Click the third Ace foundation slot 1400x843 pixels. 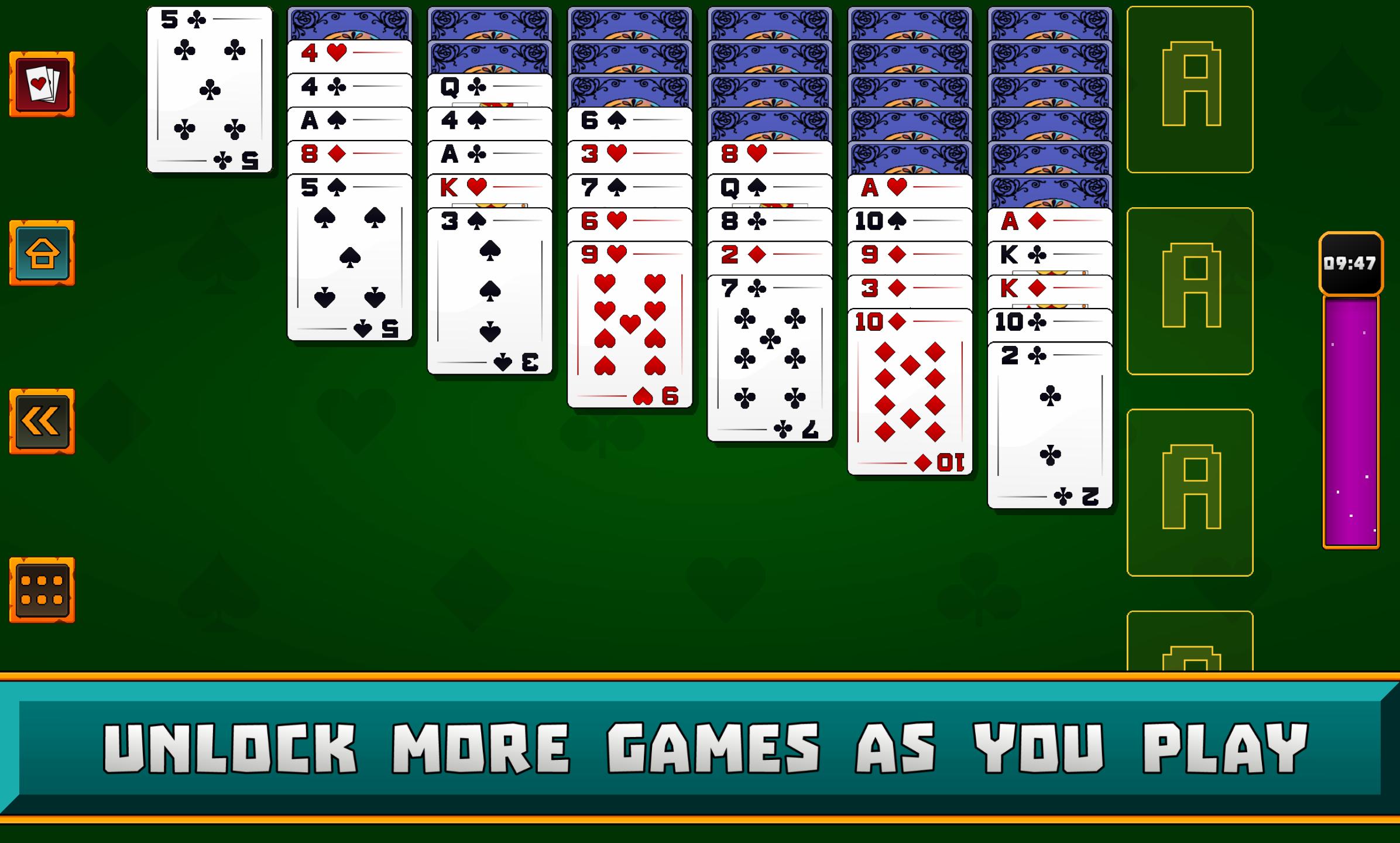1191,492
